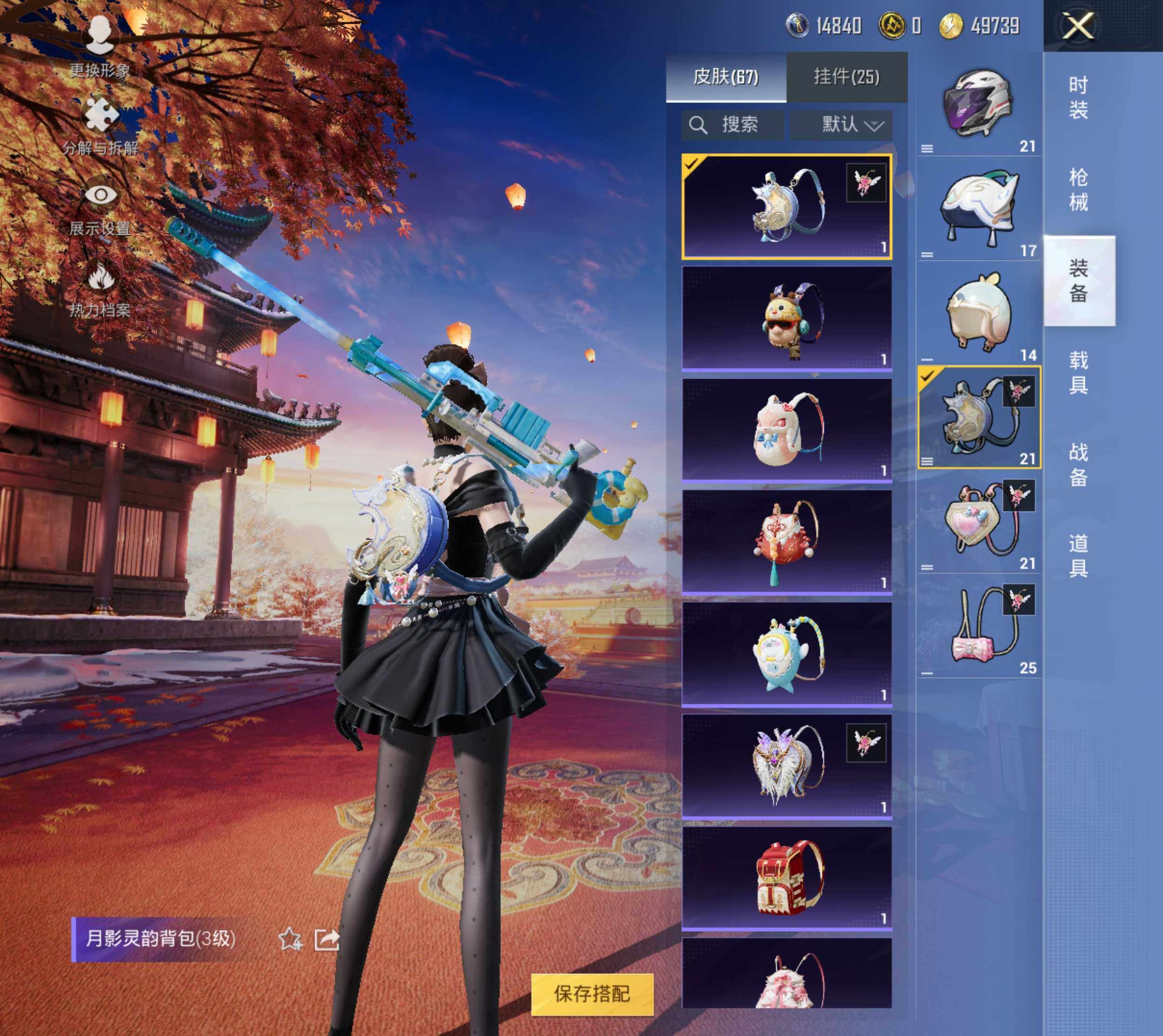Select the 道具 category

pos(1078,556)
